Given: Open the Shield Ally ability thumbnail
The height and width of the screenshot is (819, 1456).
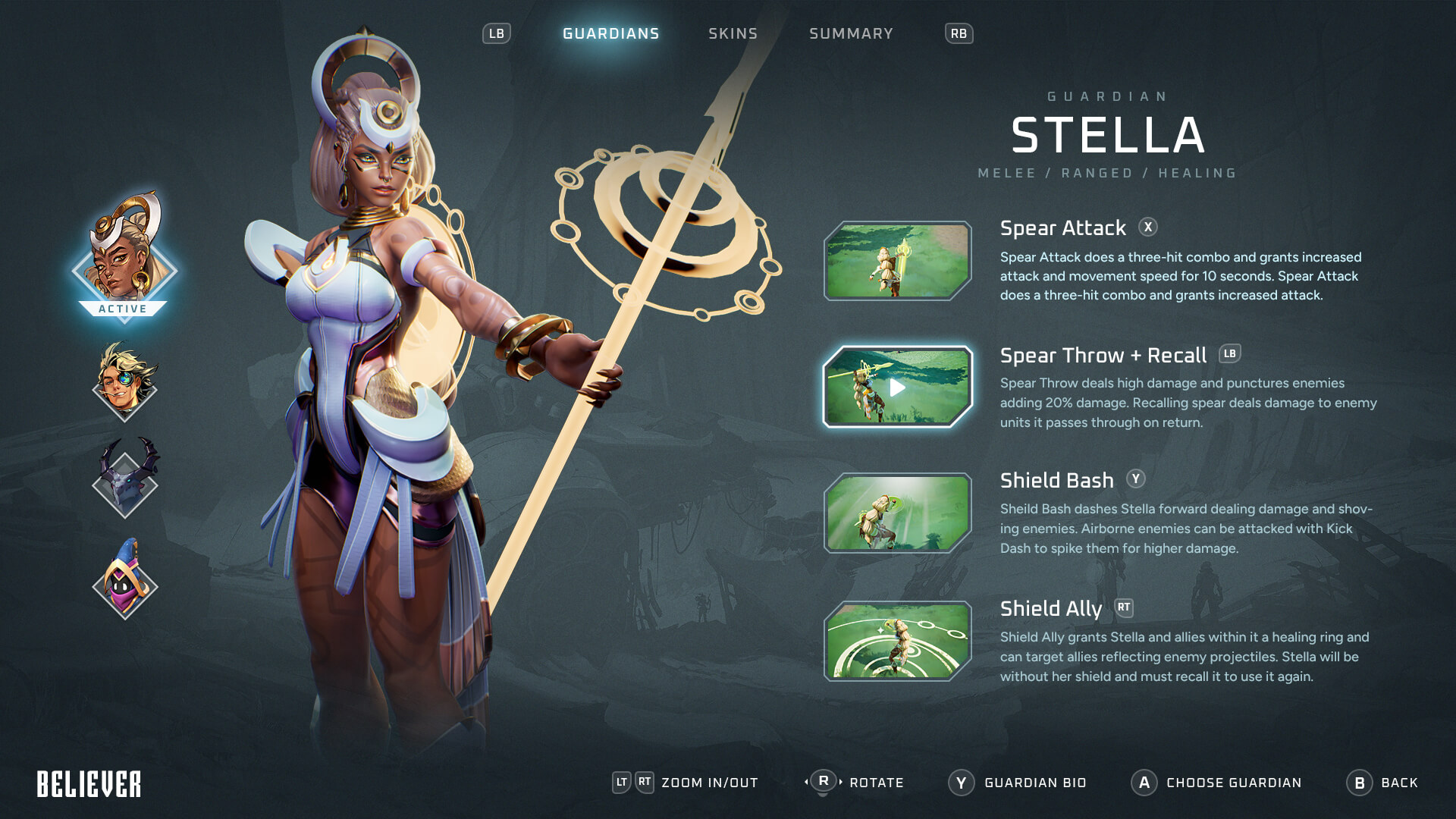Looking at the screenshot, I should (x=897, y=641).
